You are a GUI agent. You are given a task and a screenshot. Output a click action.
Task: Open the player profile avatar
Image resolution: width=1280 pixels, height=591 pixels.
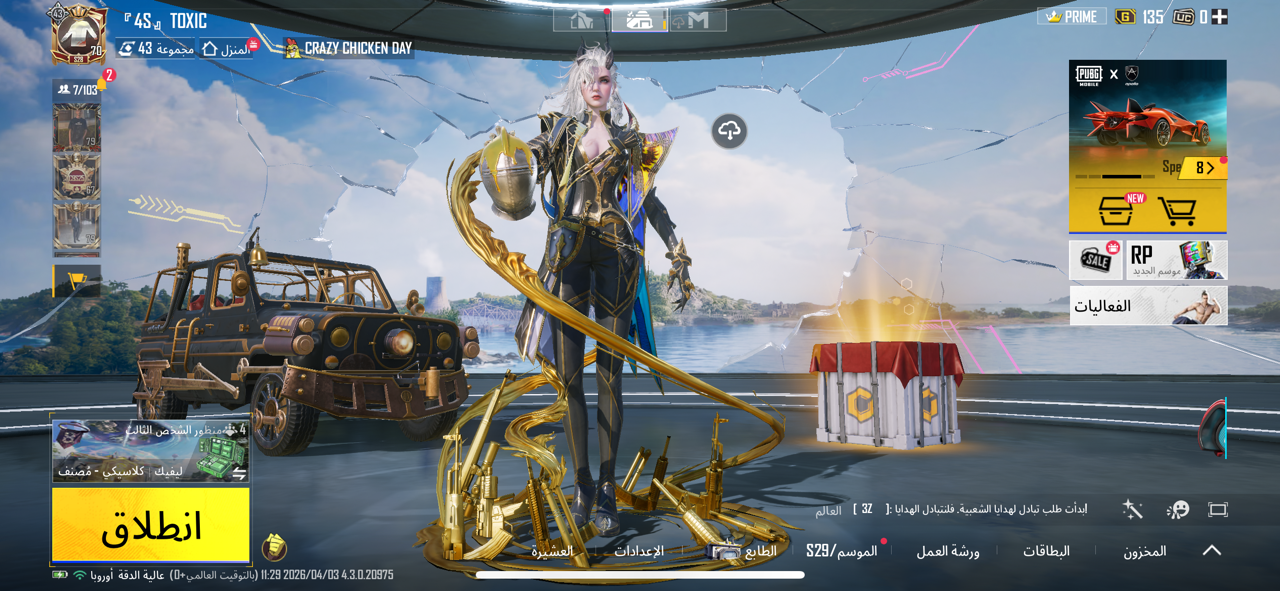[x=78, y=35]
